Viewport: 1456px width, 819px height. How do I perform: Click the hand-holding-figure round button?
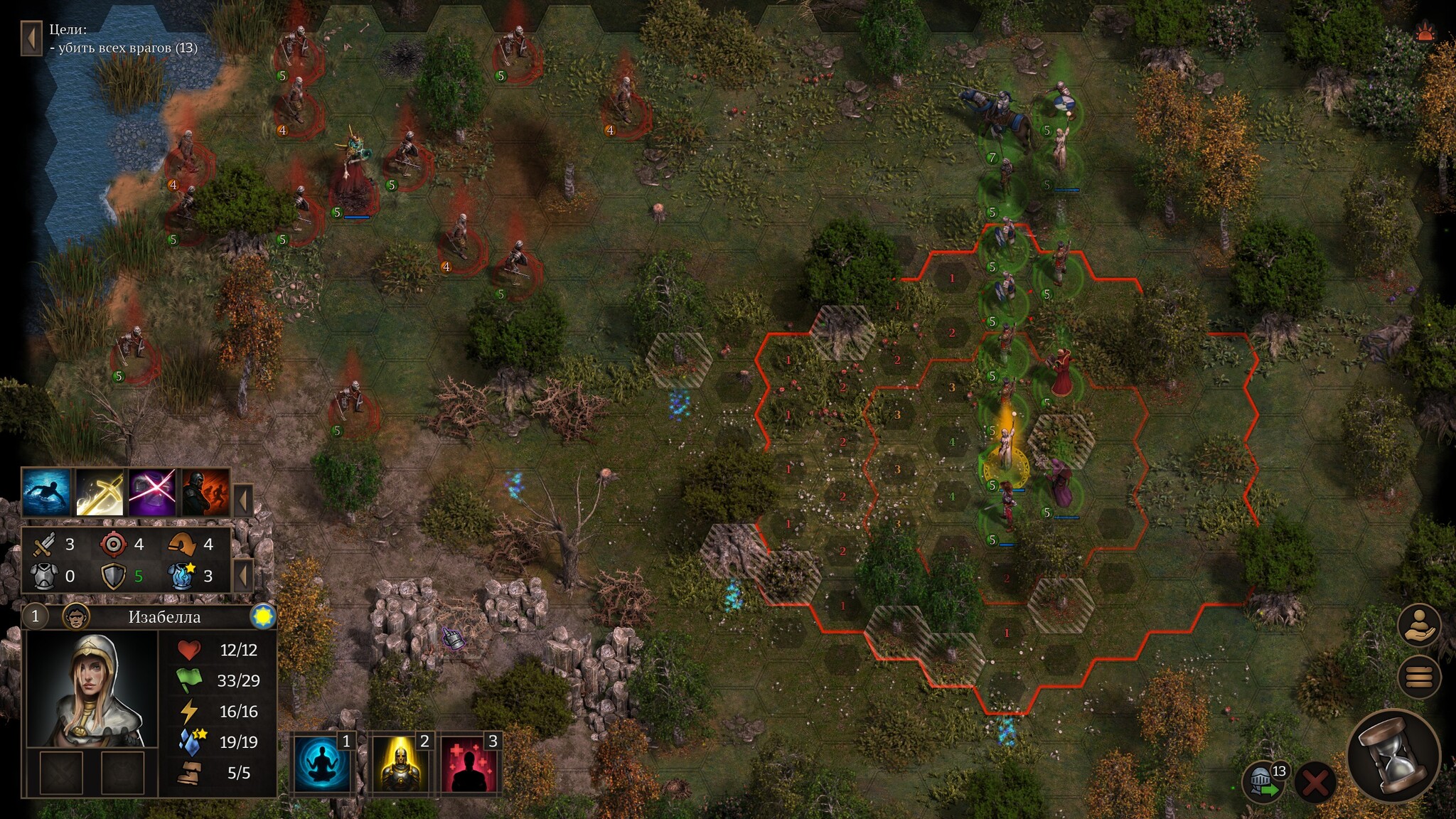tap(1419, 626)
